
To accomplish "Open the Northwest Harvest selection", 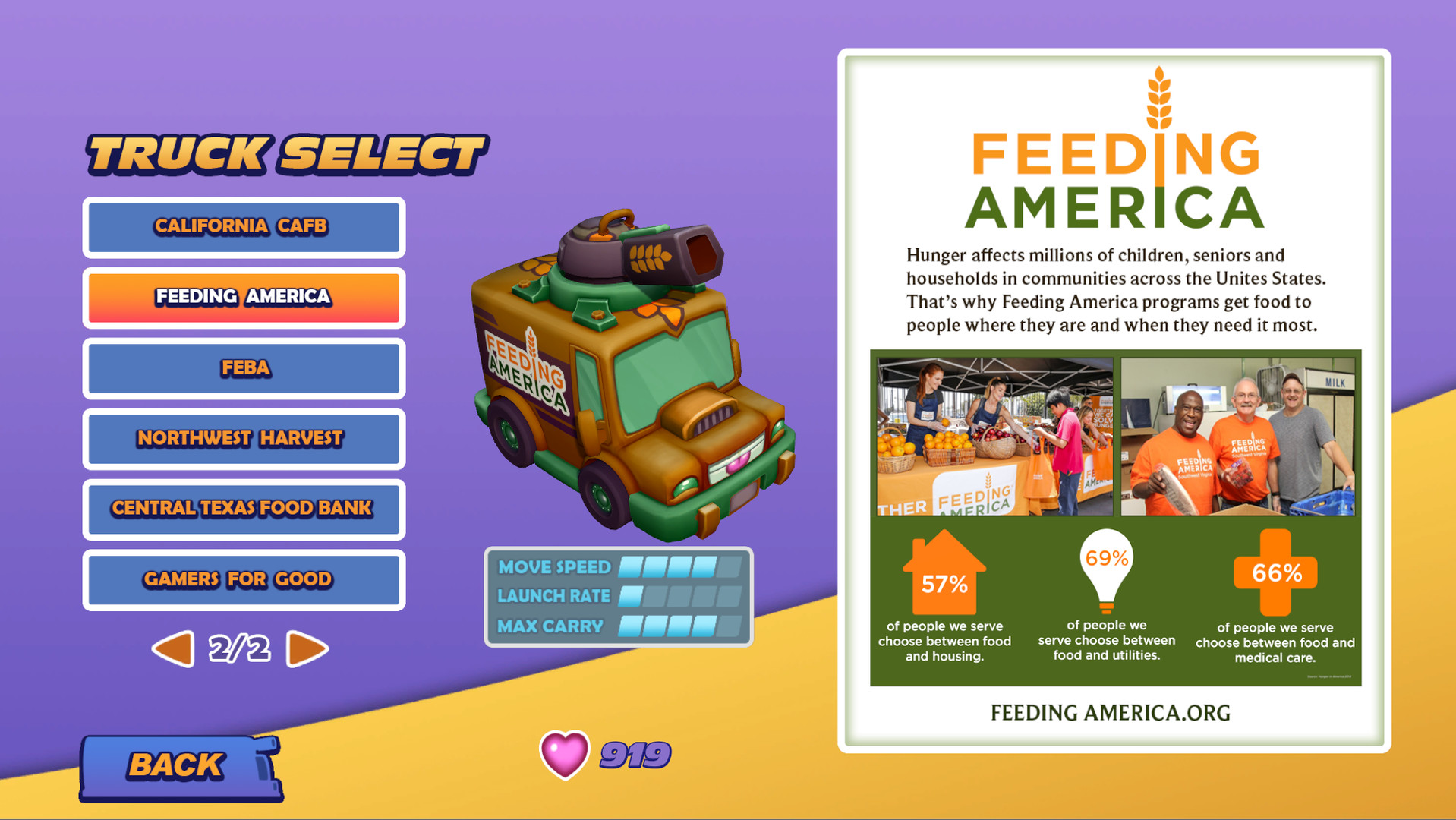I will (x=243, y=439).
